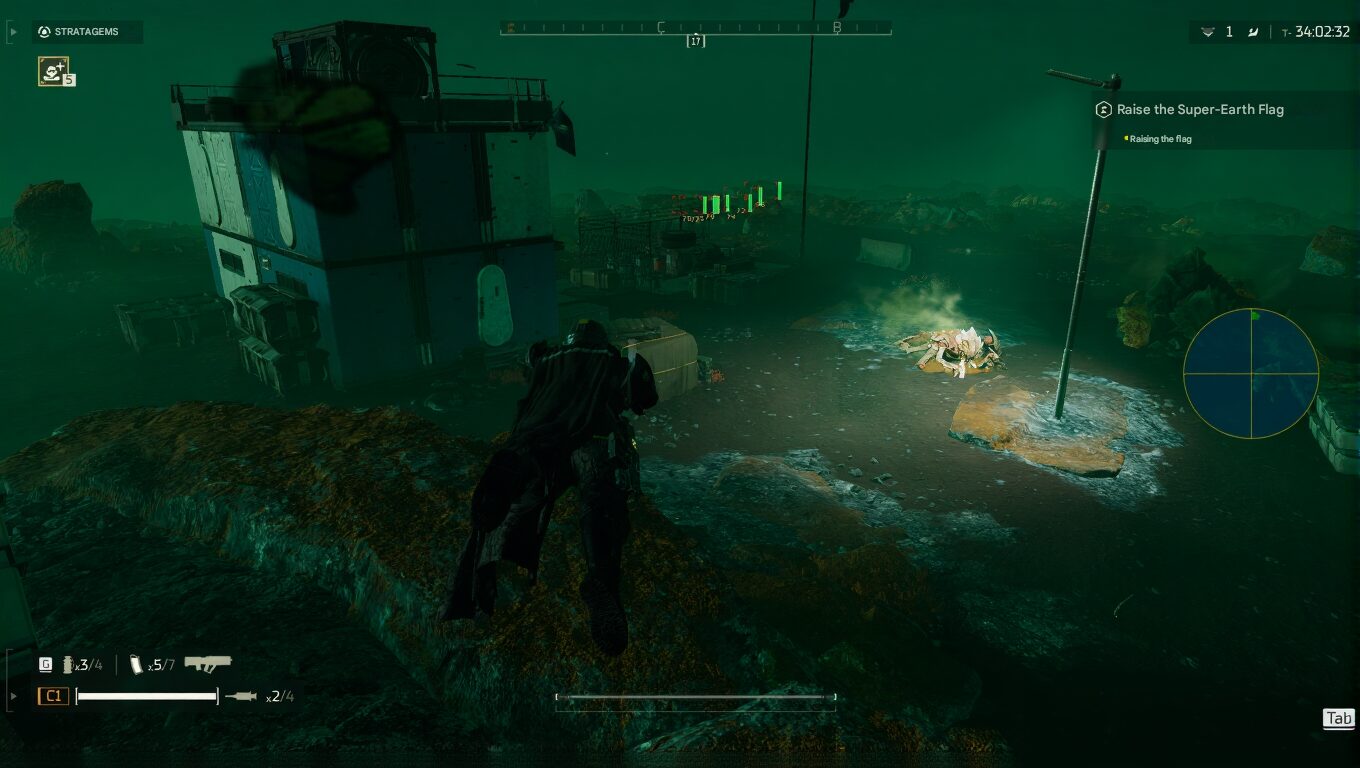
Task: Select the stim syringe icon
Action: [x=241, y=696]
